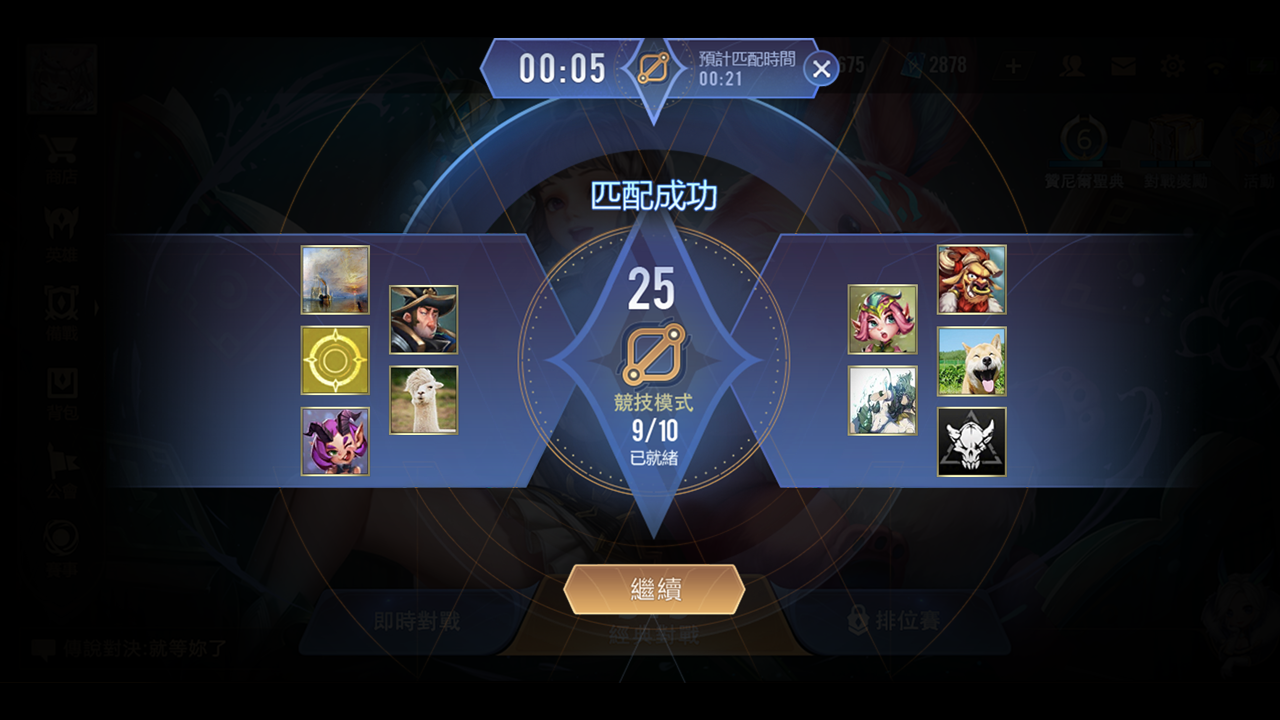Select the pink-haired girl avatar
The image size is (1280, 720).
(x=882, y=320)
